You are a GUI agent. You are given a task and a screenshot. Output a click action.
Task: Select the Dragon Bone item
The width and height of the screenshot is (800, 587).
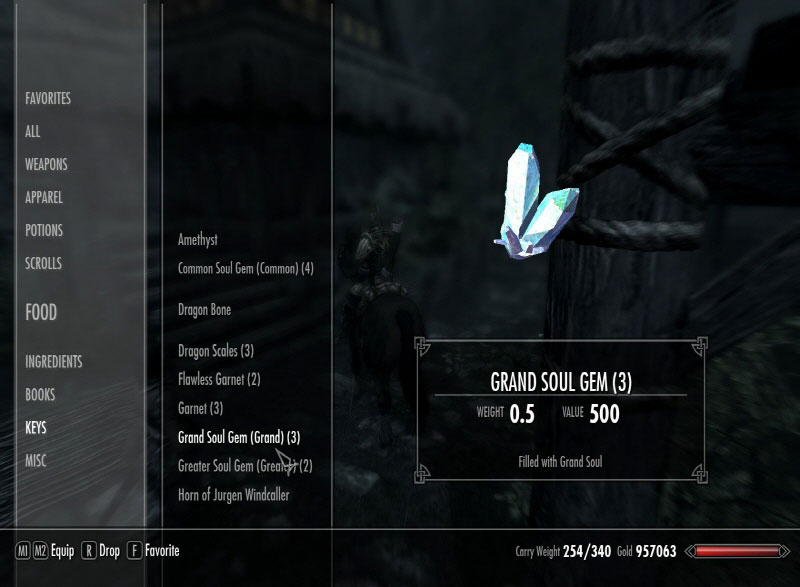[x=204, y=310]
